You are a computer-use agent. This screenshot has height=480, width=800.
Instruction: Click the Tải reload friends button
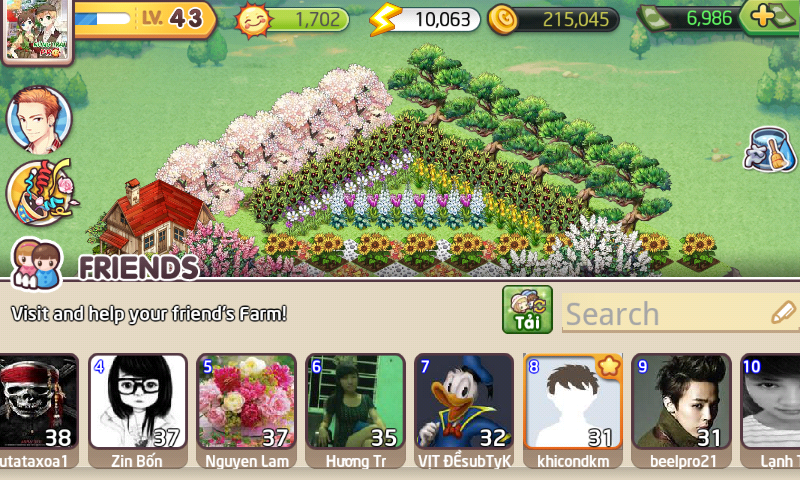(527, 310)
